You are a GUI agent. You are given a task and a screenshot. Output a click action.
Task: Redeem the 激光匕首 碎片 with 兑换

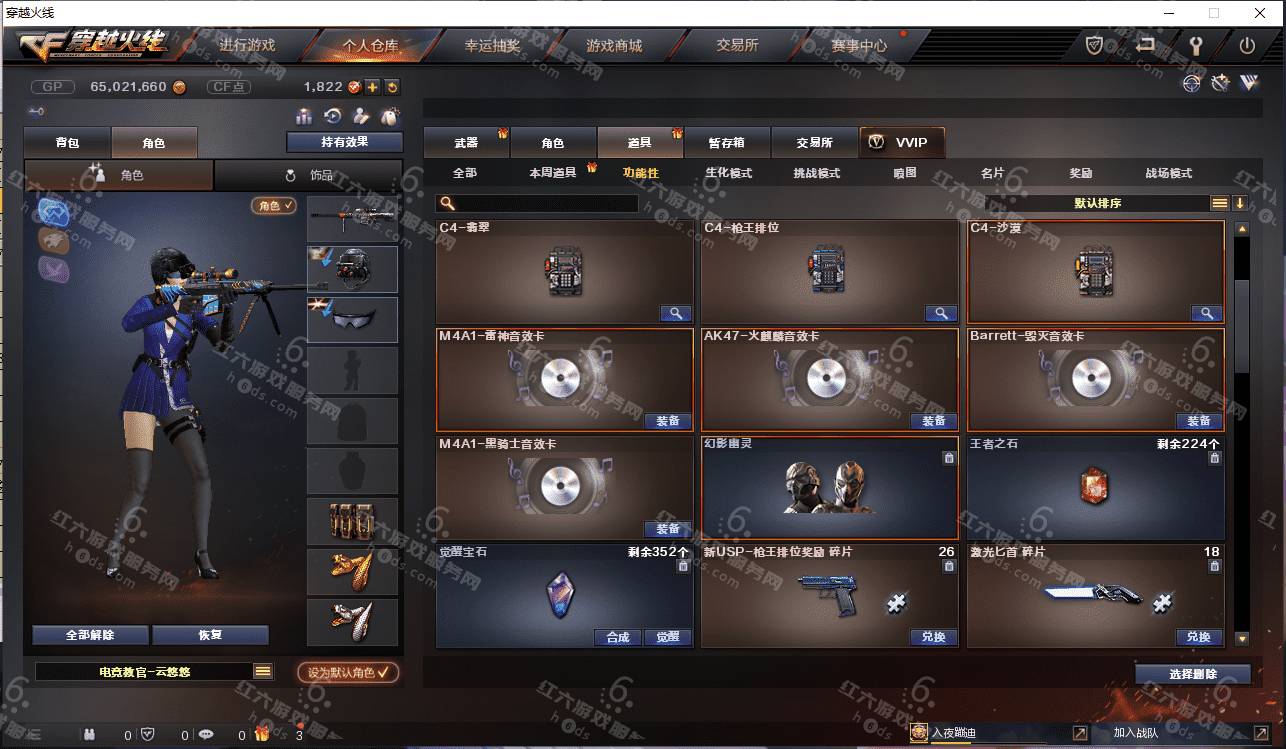pos(1198,637)
